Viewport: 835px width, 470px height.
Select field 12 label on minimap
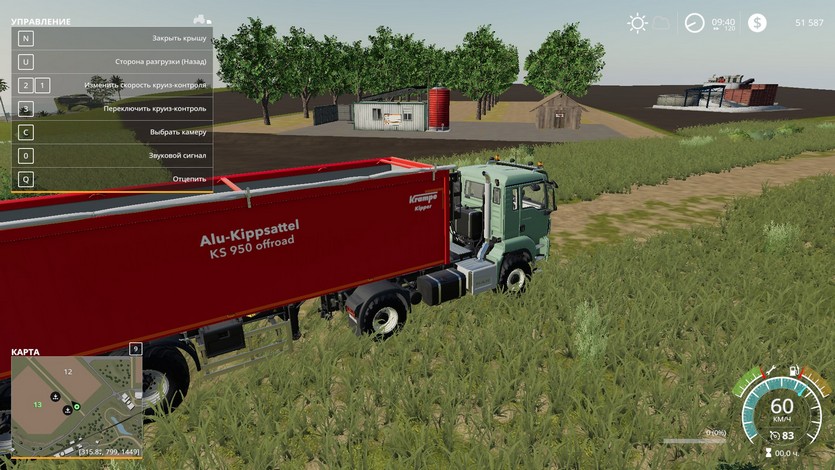click(68, 371)
